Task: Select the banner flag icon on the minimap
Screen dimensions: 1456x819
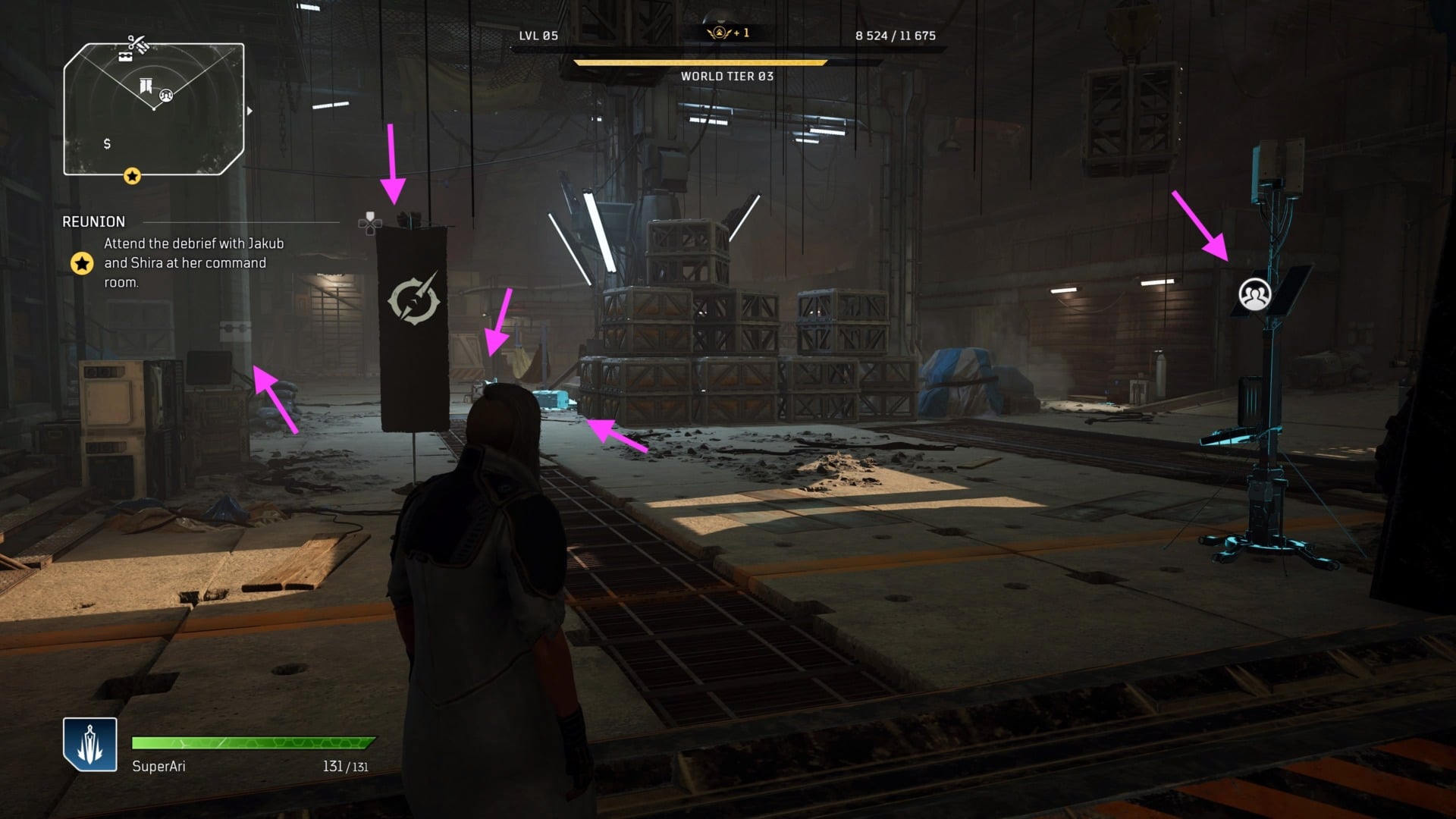Action: tap(146, 86)
